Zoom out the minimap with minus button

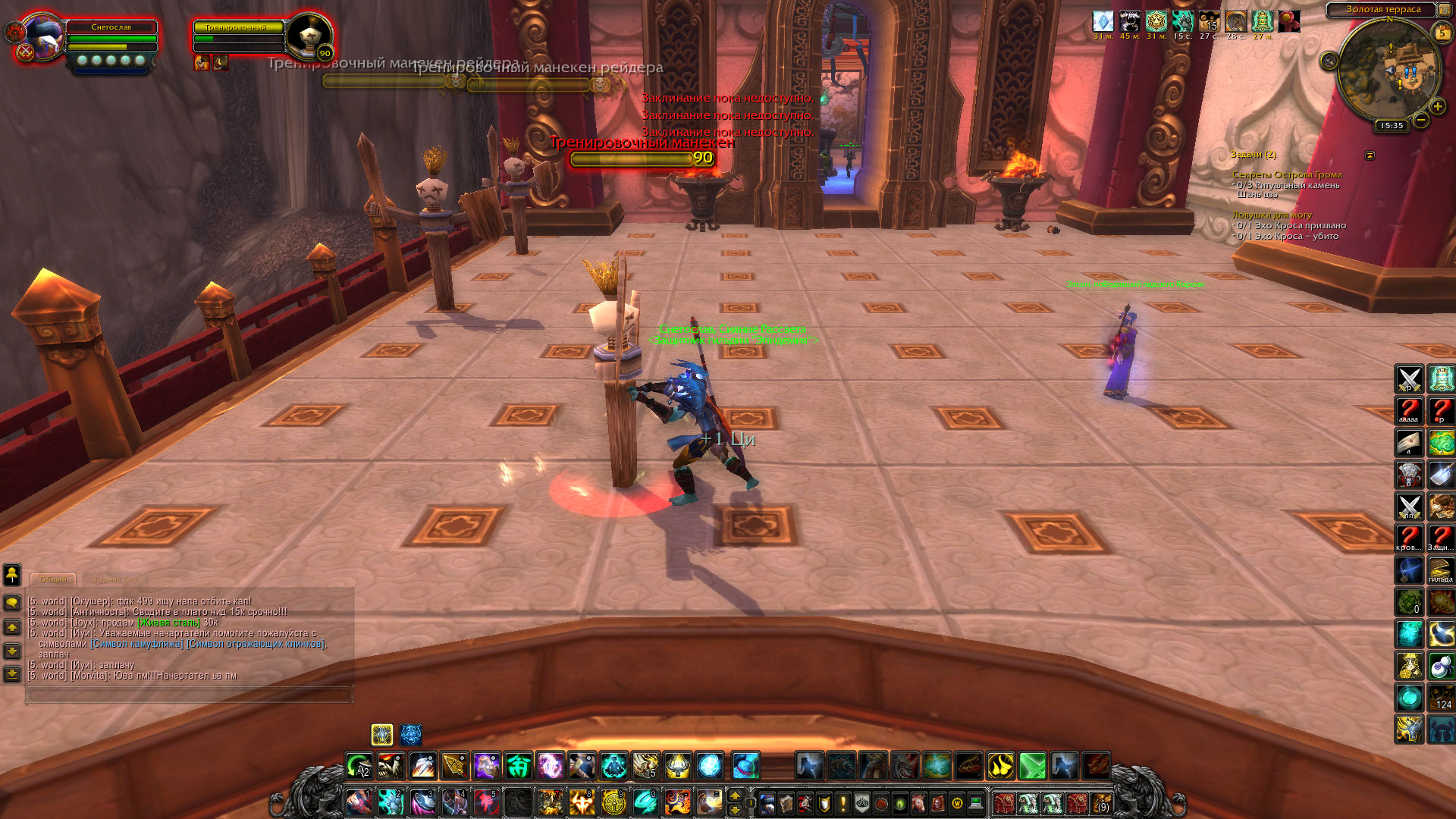(x=1421, y=120)
